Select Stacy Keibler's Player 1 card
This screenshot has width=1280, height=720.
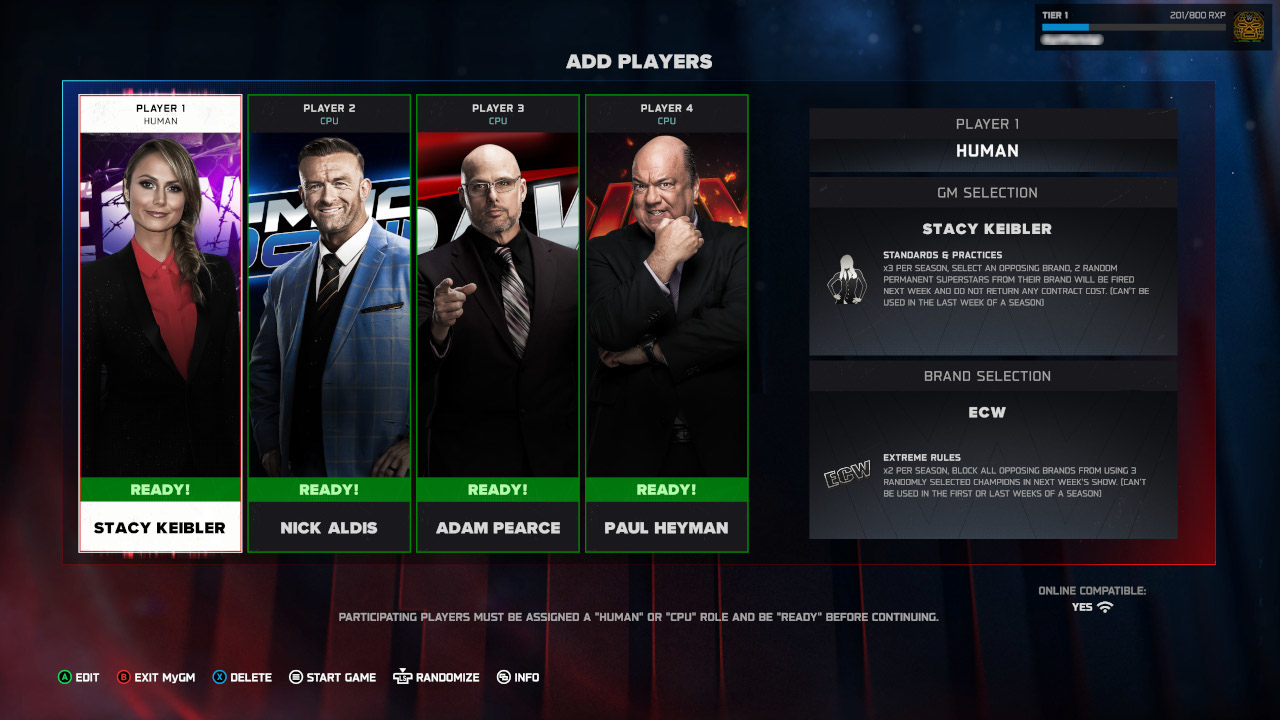click(x=160, y=322)
